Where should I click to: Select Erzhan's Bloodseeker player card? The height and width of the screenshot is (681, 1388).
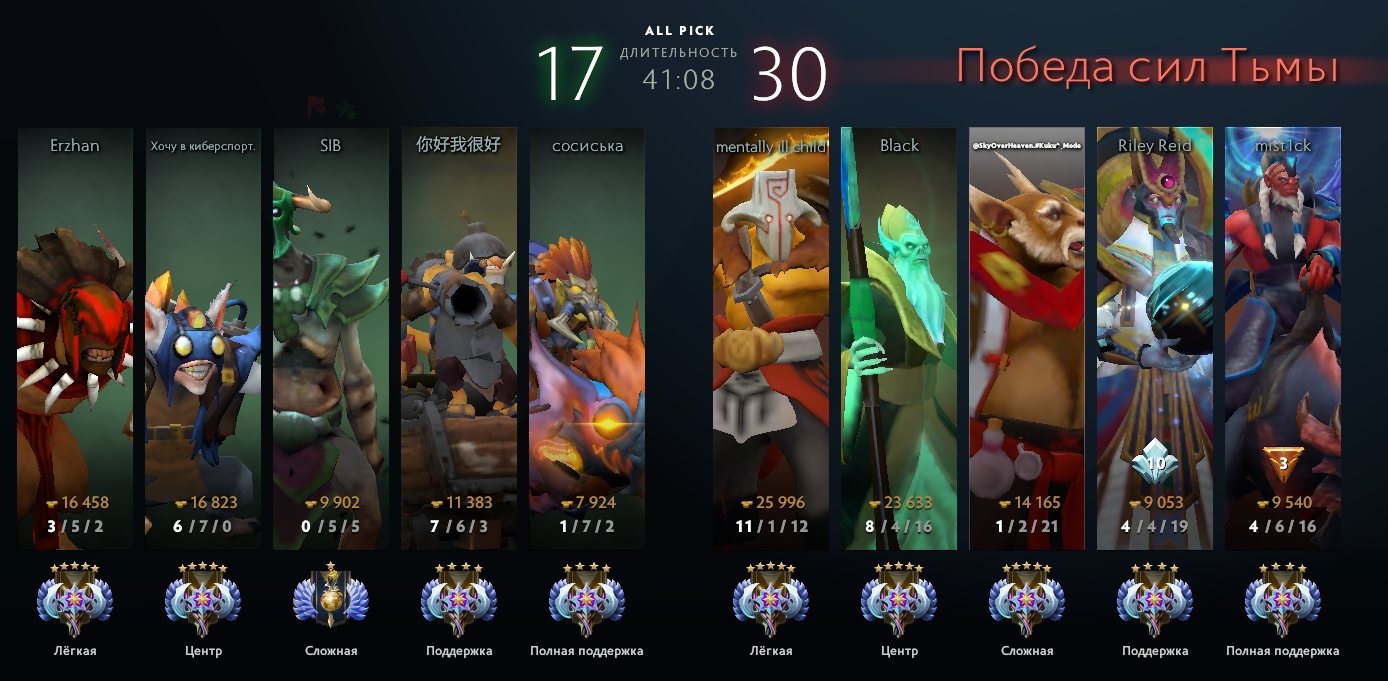[75, 338]
